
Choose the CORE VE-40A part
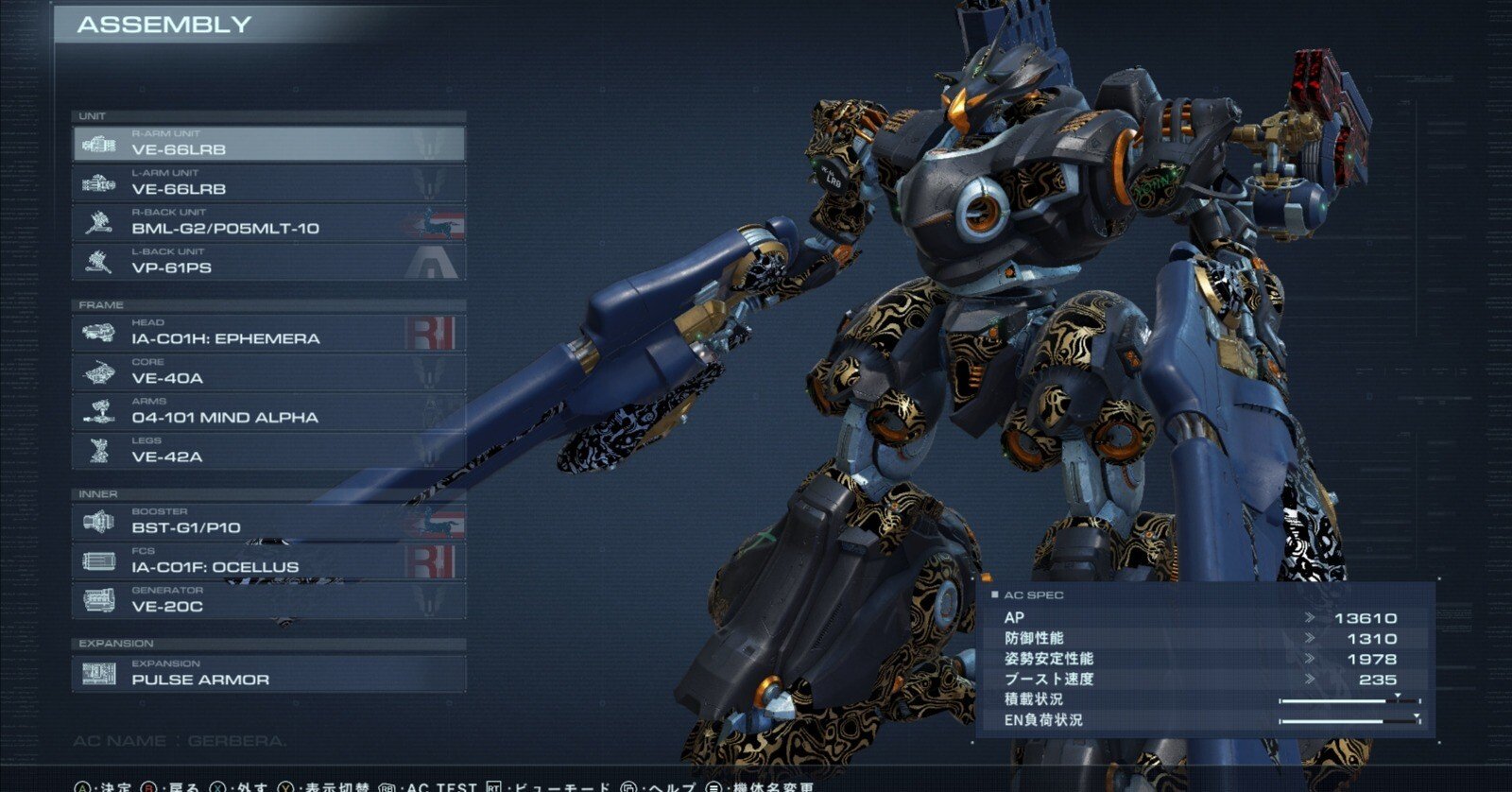268,372
